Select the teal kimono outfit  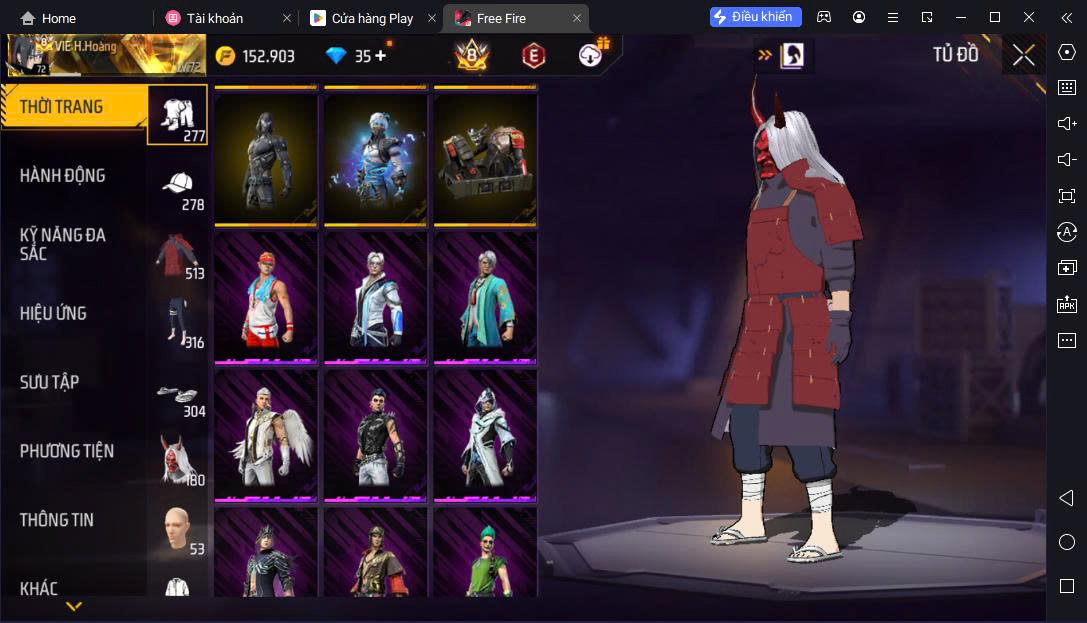click(x=485, y=297)
